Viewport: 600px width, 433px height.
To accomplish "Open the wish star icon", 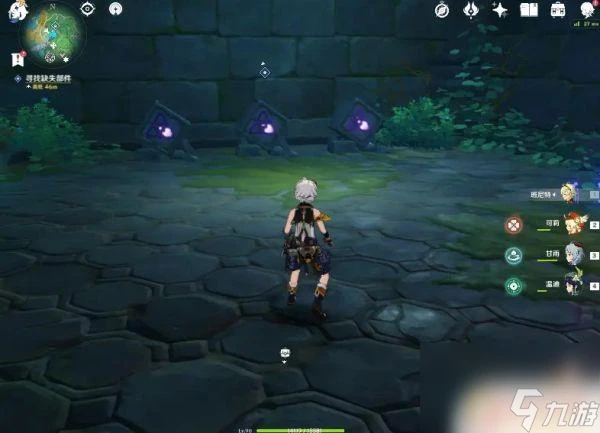I will tap(500, 10).
